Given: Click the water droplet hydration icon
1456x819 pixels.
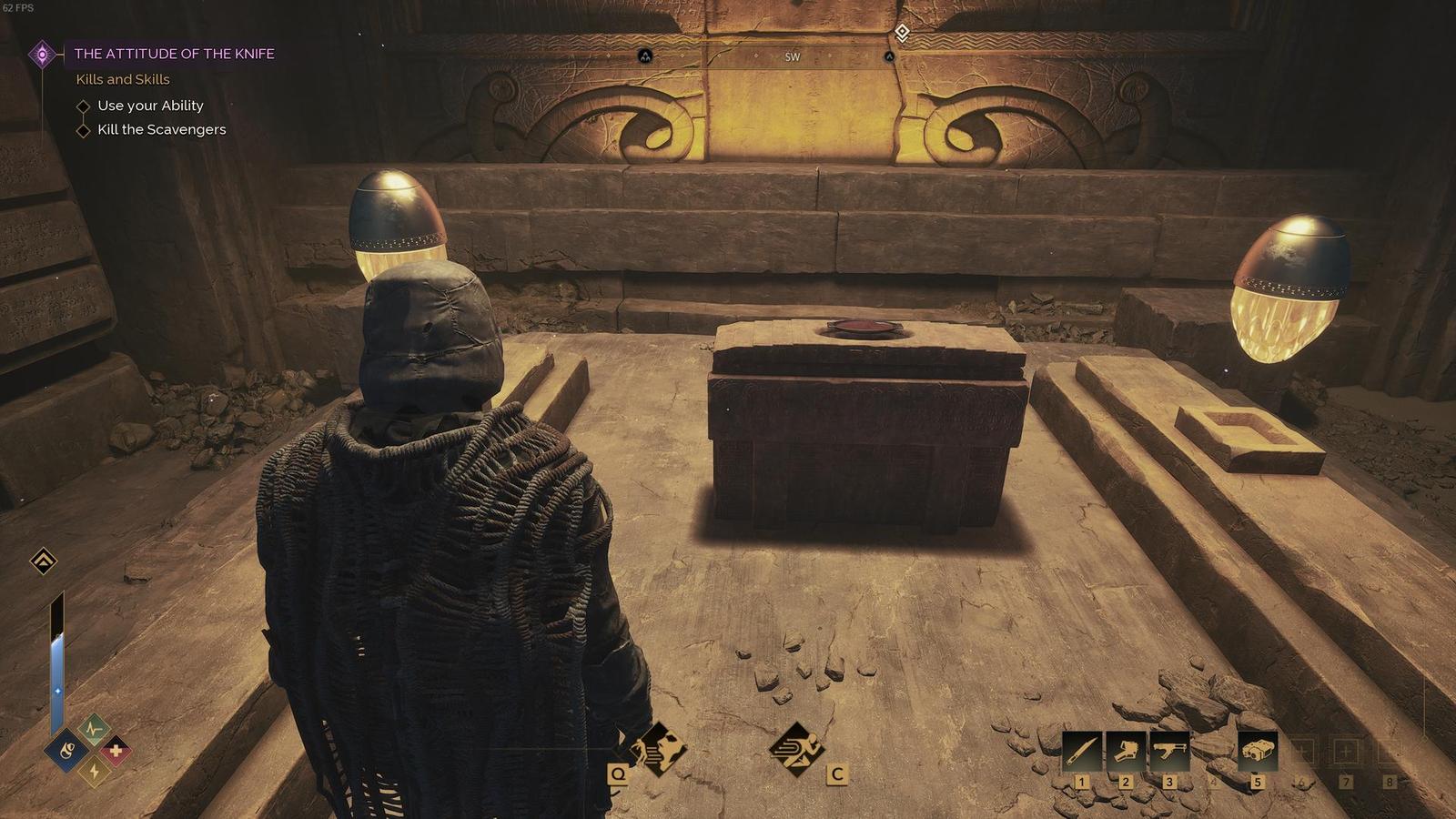Looking at the screenshot, I should pyautogui.click(x=66, y=751).
